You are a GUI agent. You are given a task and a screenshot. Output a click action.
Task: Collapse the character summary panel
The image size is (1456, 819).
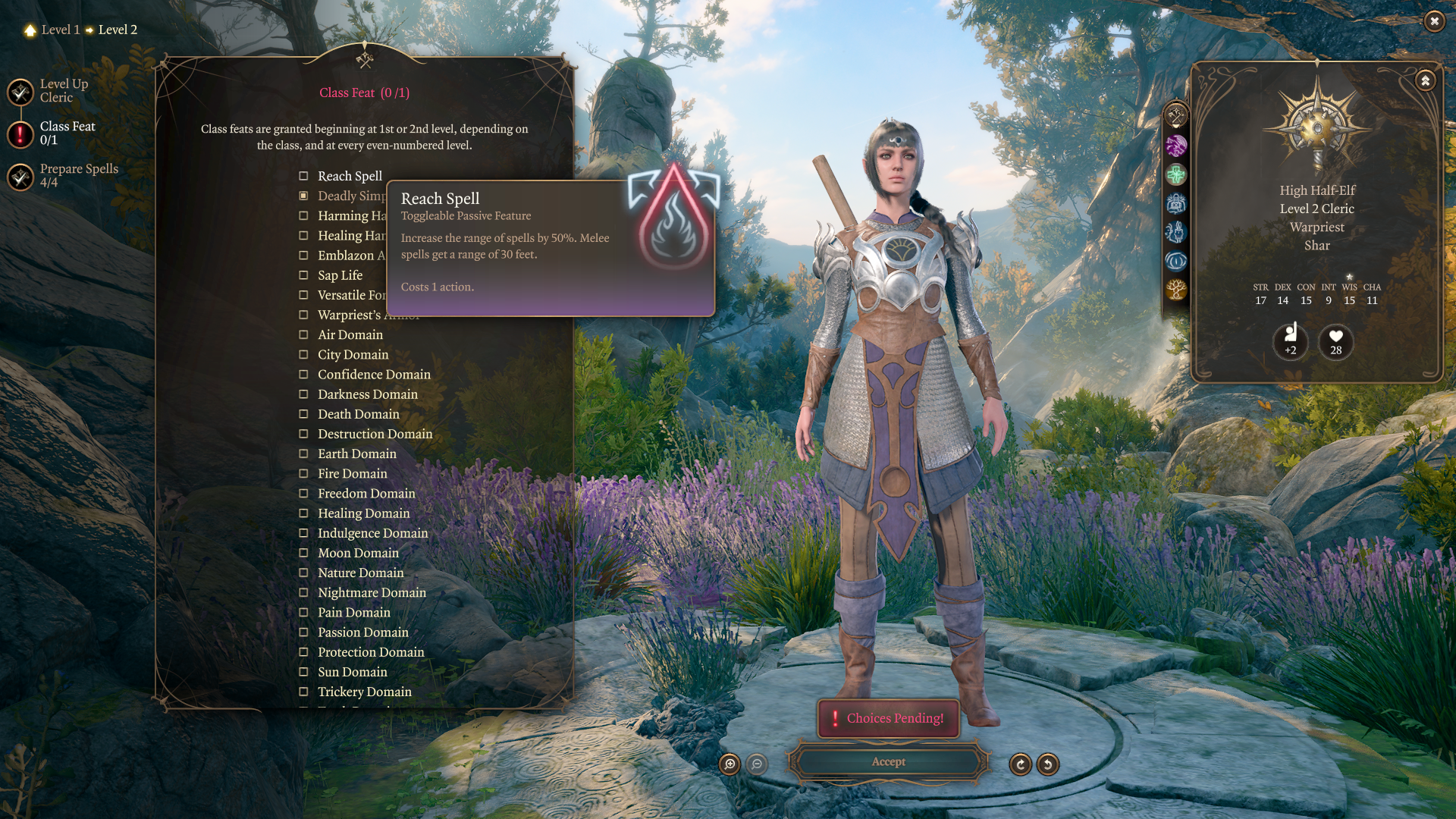click(x=1425, y=80)
